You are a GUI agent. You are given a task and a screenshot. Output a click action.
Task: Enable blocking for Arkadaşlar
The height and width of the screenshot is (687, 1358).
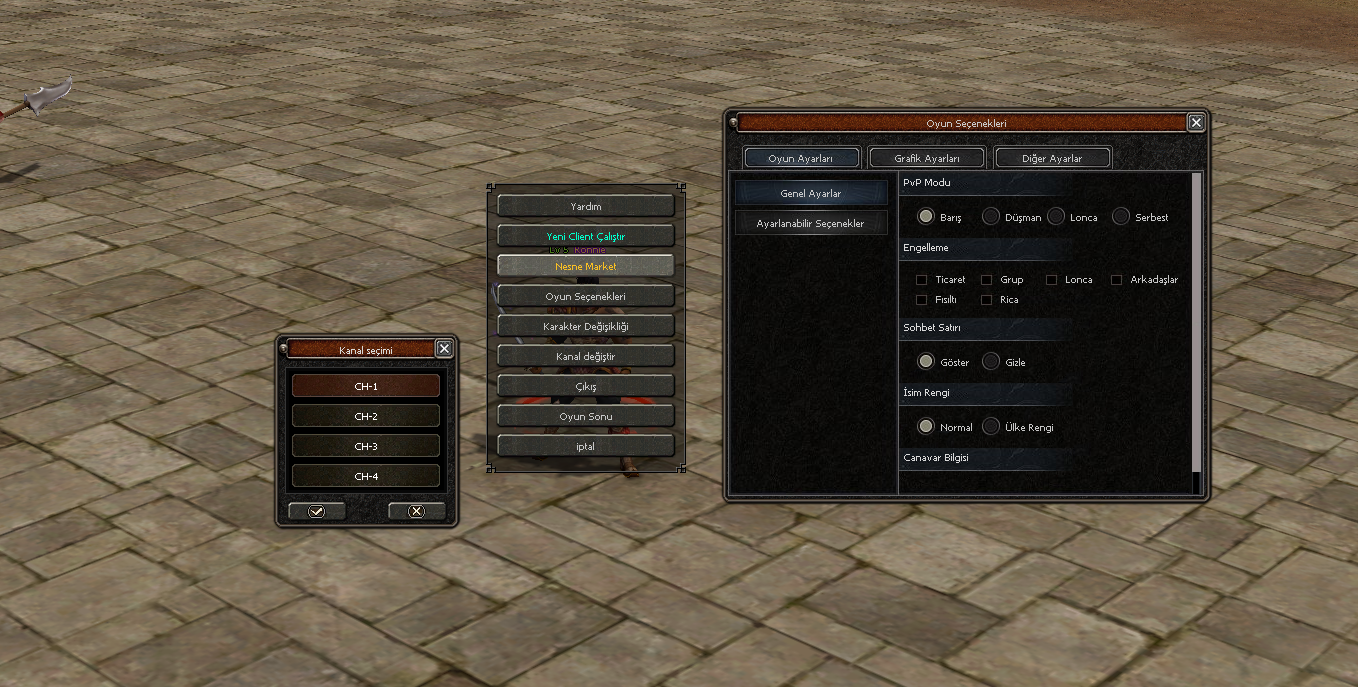pos(1116,280)
